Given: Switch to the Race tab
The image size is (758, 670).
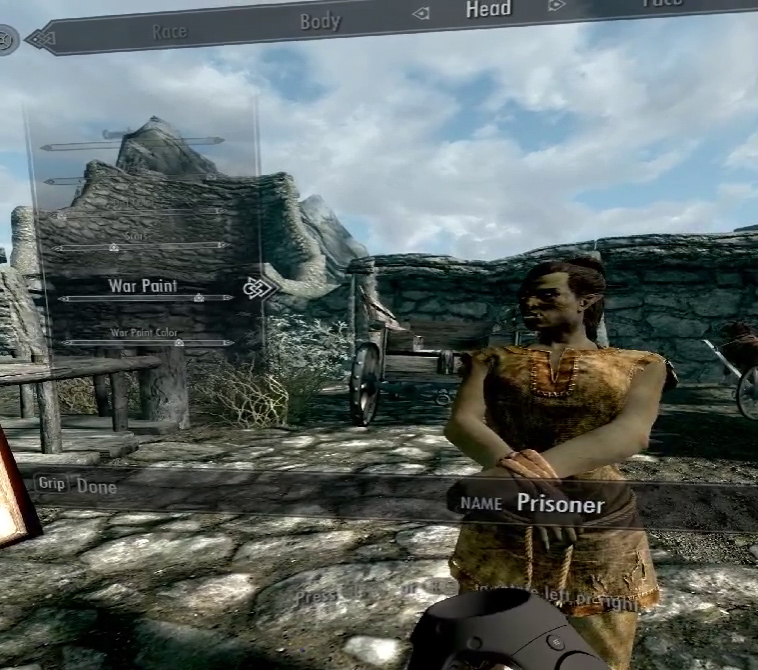Looking at the screenshot, I should click(169, 32).
